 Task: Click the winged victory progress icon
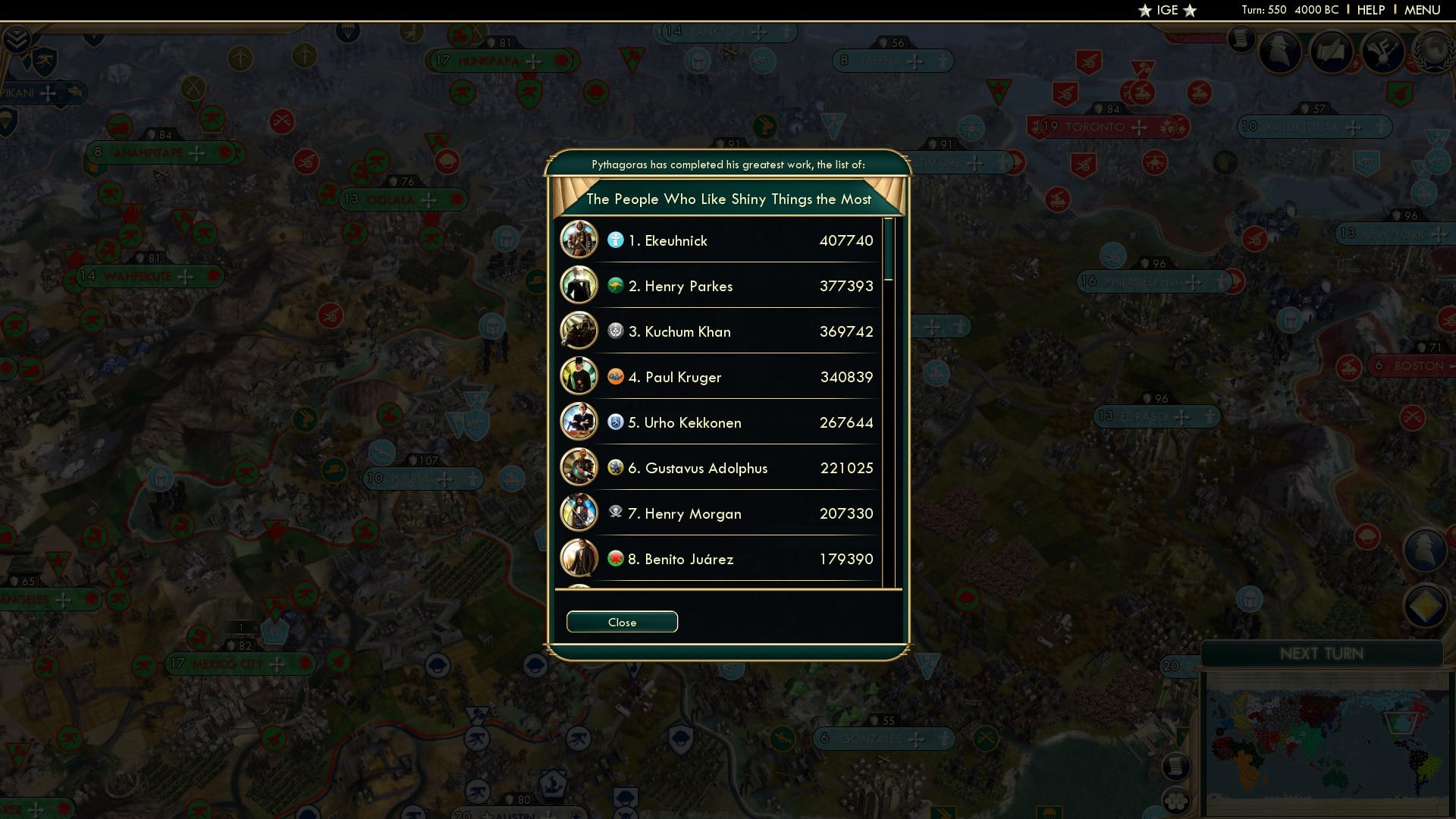pyautogui.click(x=1385, y=53)
